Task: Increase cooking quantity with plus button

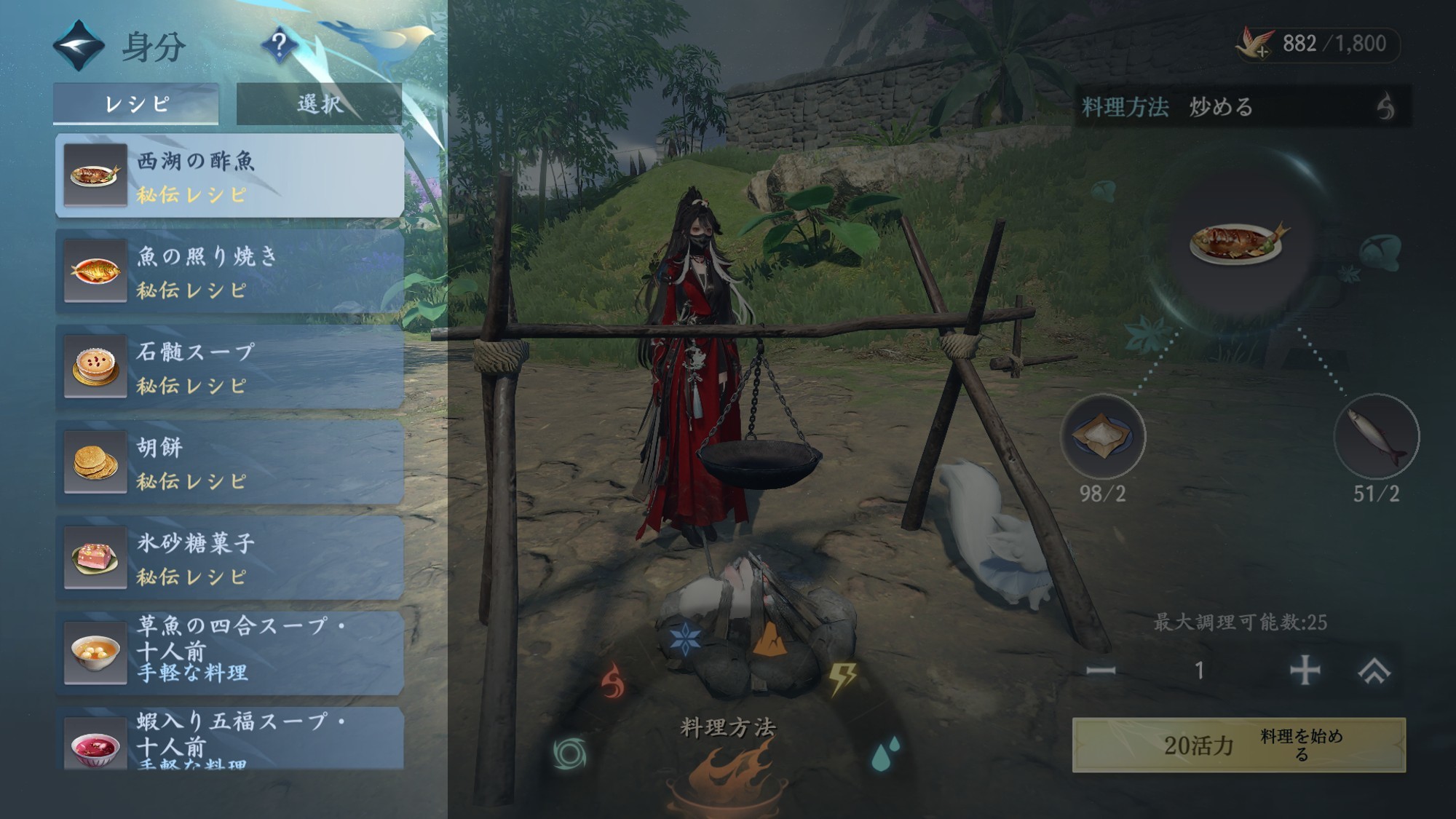Action: coord(1305,670)
